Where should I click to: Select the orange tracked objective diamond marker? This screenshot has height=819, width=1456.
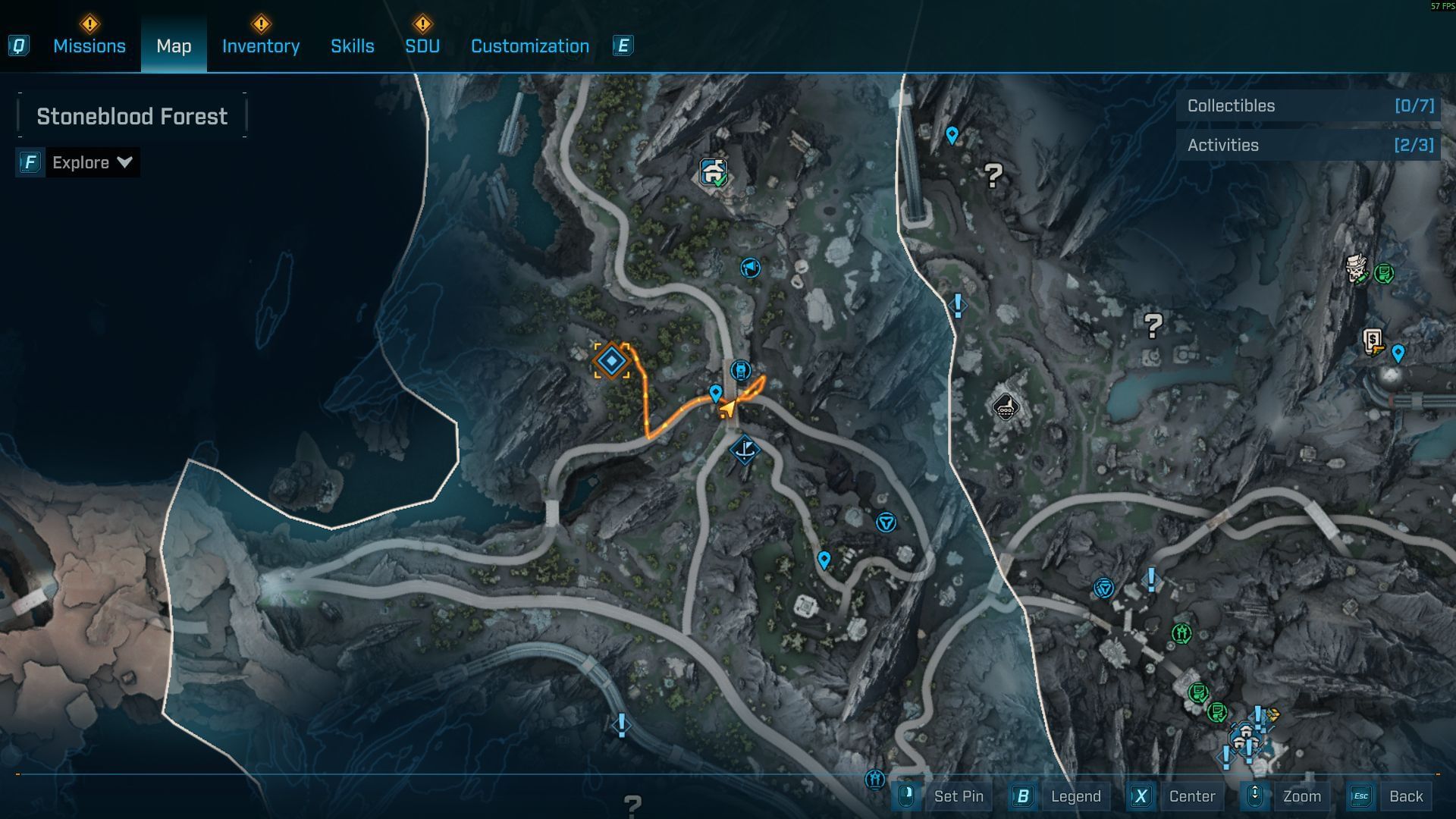(611, 361)
